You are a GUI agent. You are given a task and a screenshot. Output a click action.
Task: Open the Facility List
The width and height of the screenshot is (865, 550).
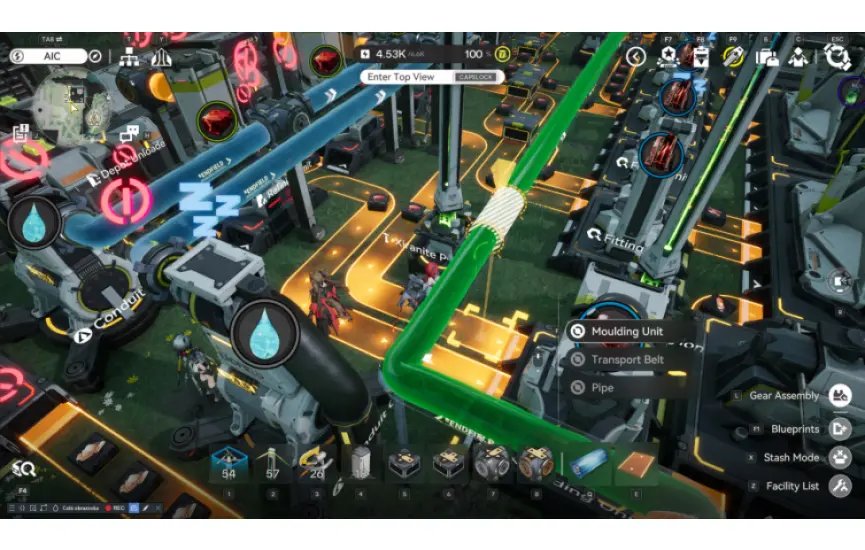click(x=840, y=486)
